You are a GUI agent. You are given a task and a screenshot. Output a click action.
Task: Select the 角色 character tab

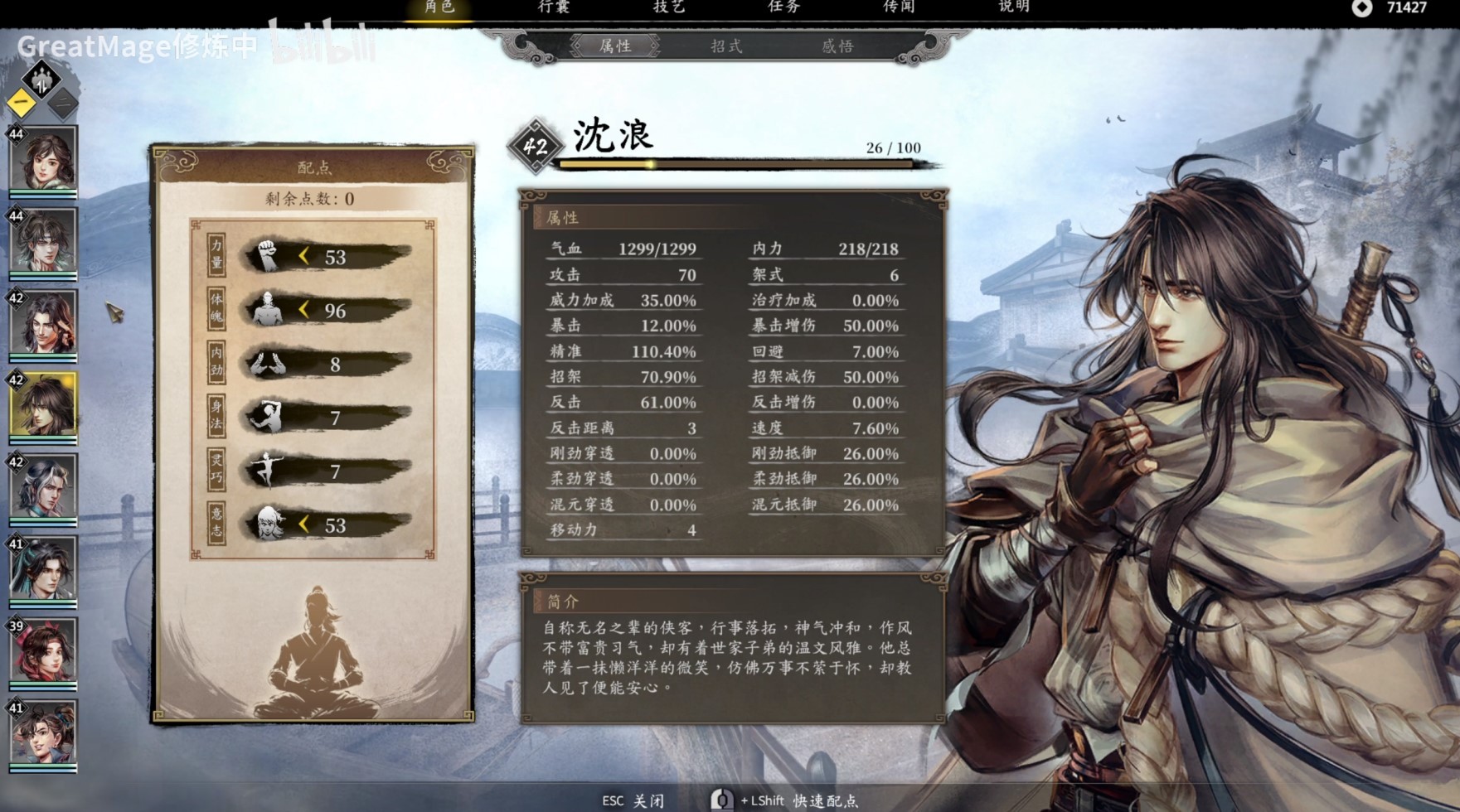pos(439,7)
